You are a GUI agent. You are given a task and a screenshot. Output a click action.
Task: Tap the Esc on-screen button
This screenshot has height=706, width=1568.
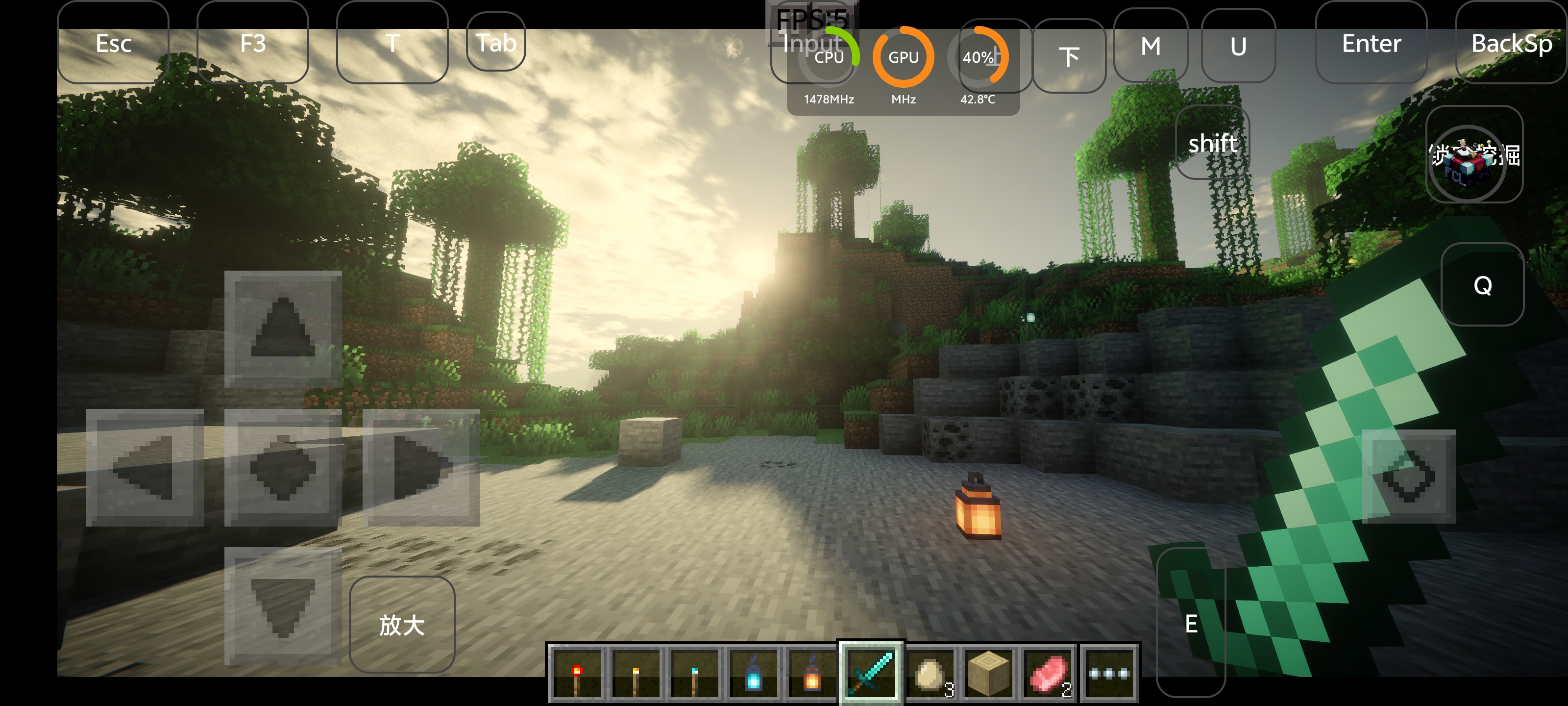[113, 44]
